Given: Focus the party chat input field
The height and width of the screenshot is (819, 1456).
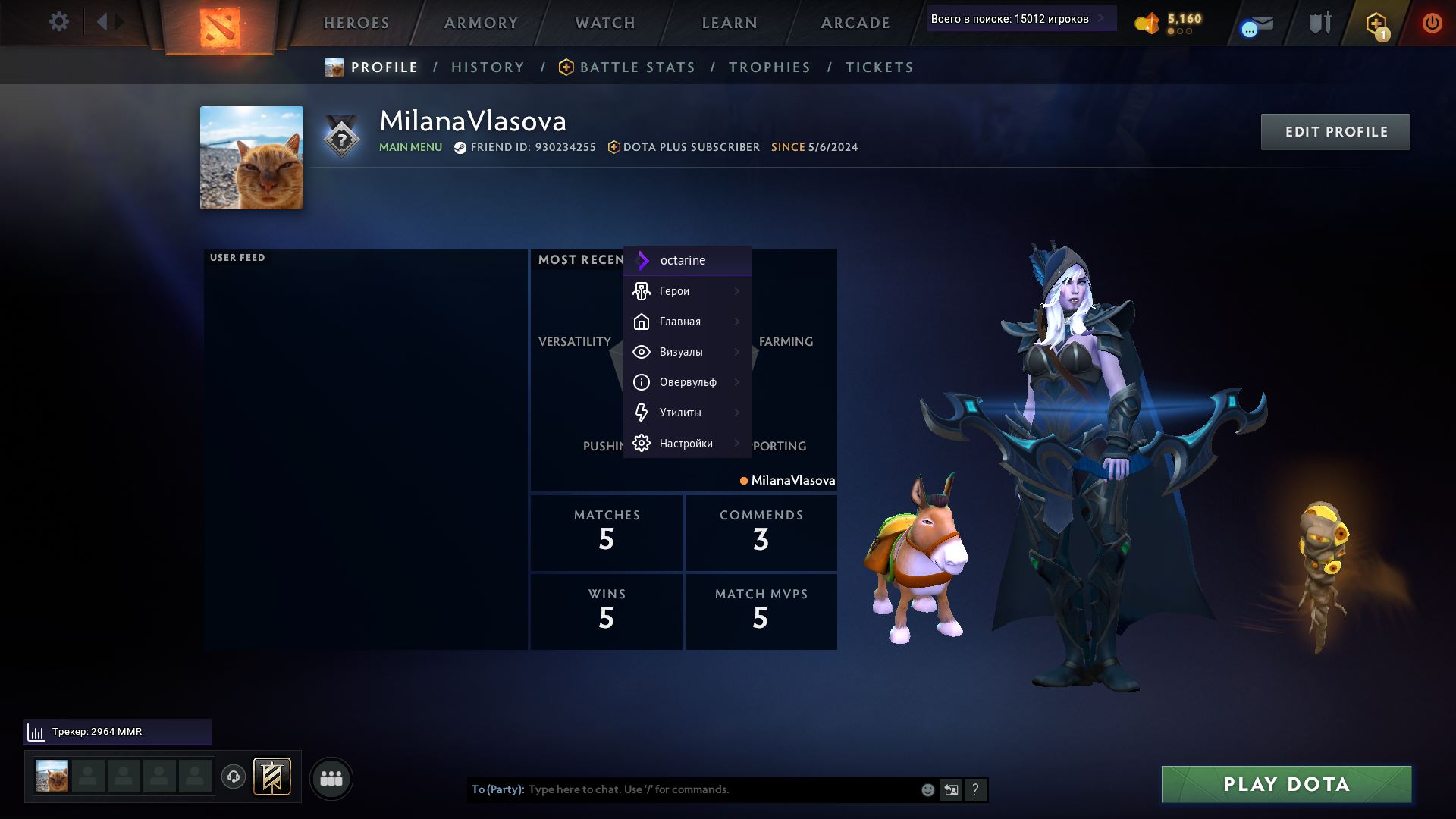Looking at the screenshot, I should click(720, 789).
